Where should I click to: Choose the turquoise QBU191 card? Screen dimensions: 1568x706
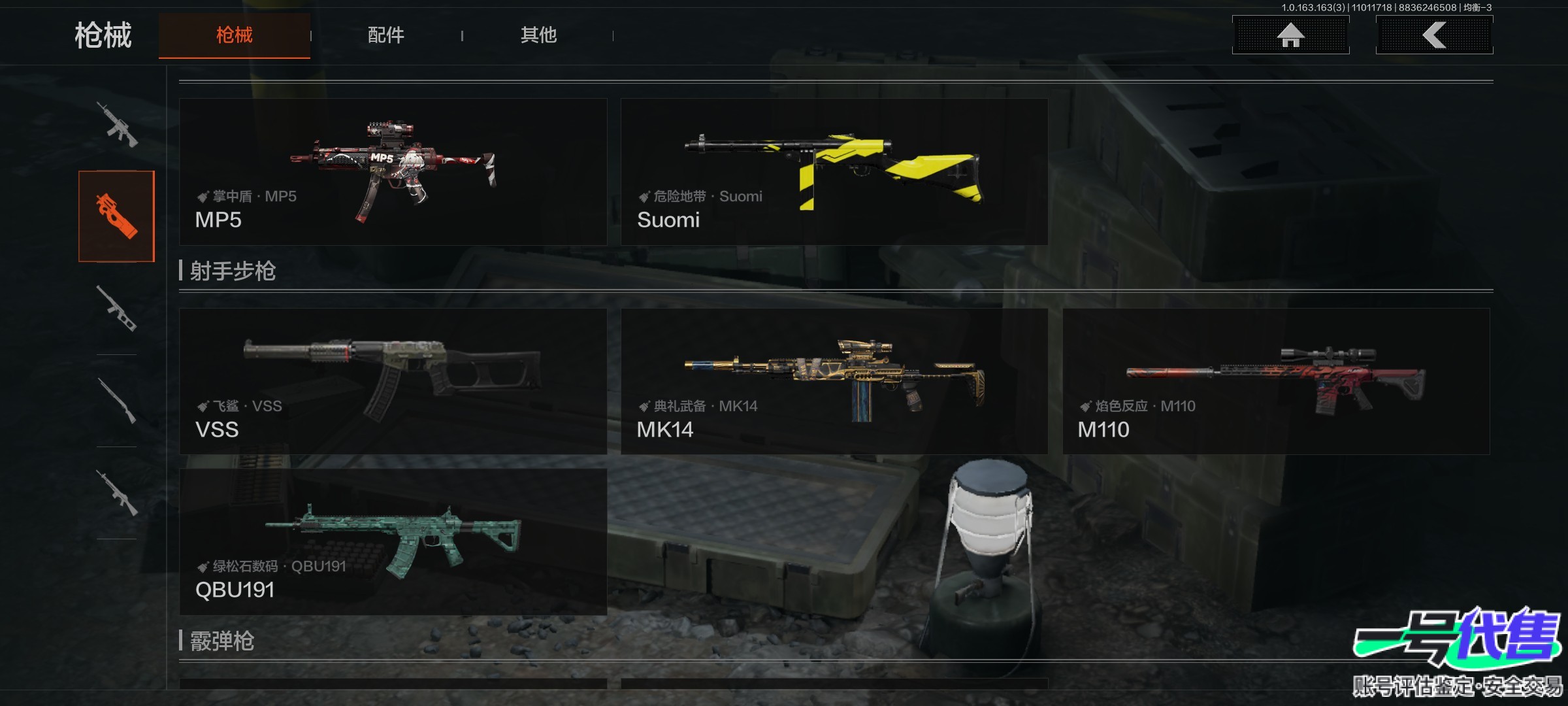coord(393,541)
